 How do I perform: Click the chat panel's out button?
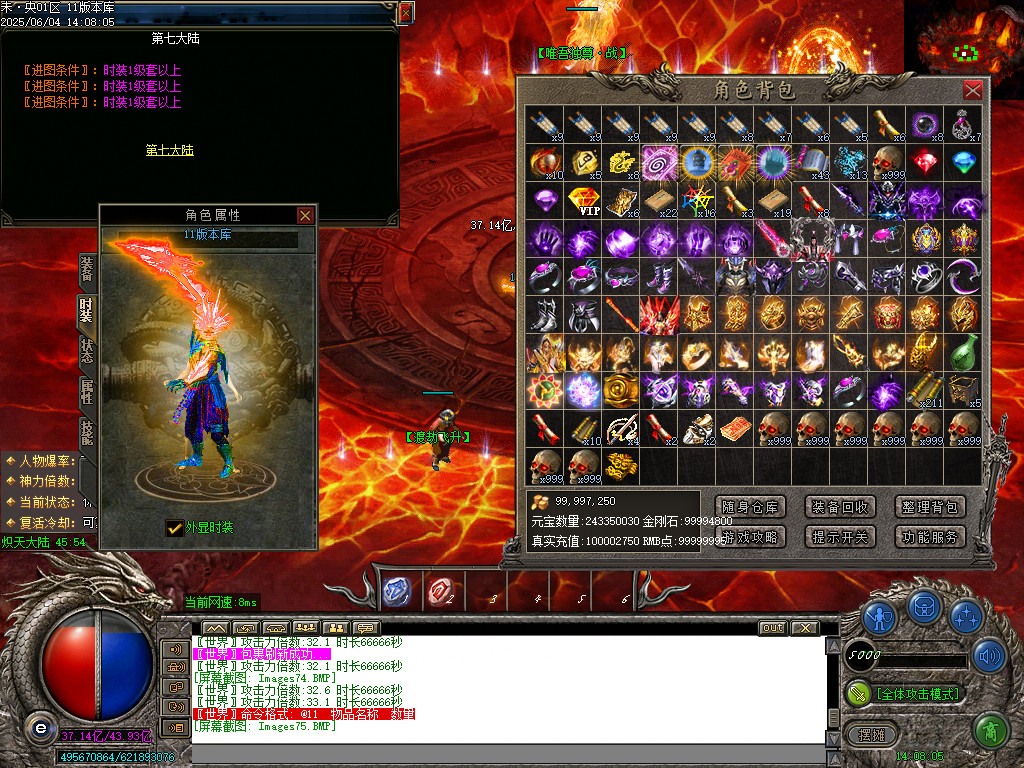coord(772,628)
